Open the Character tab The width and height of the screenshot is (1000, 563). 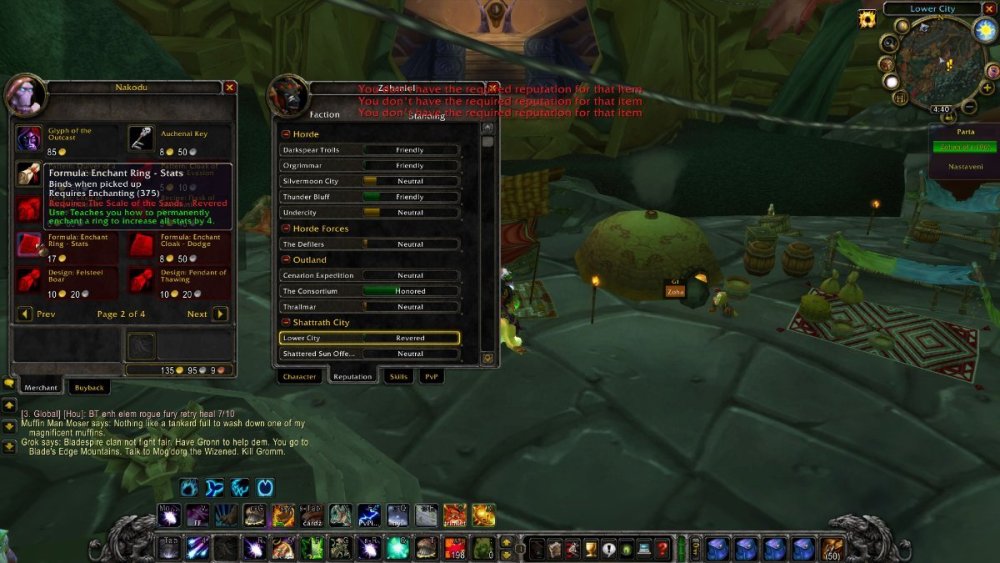click(299, 377)
